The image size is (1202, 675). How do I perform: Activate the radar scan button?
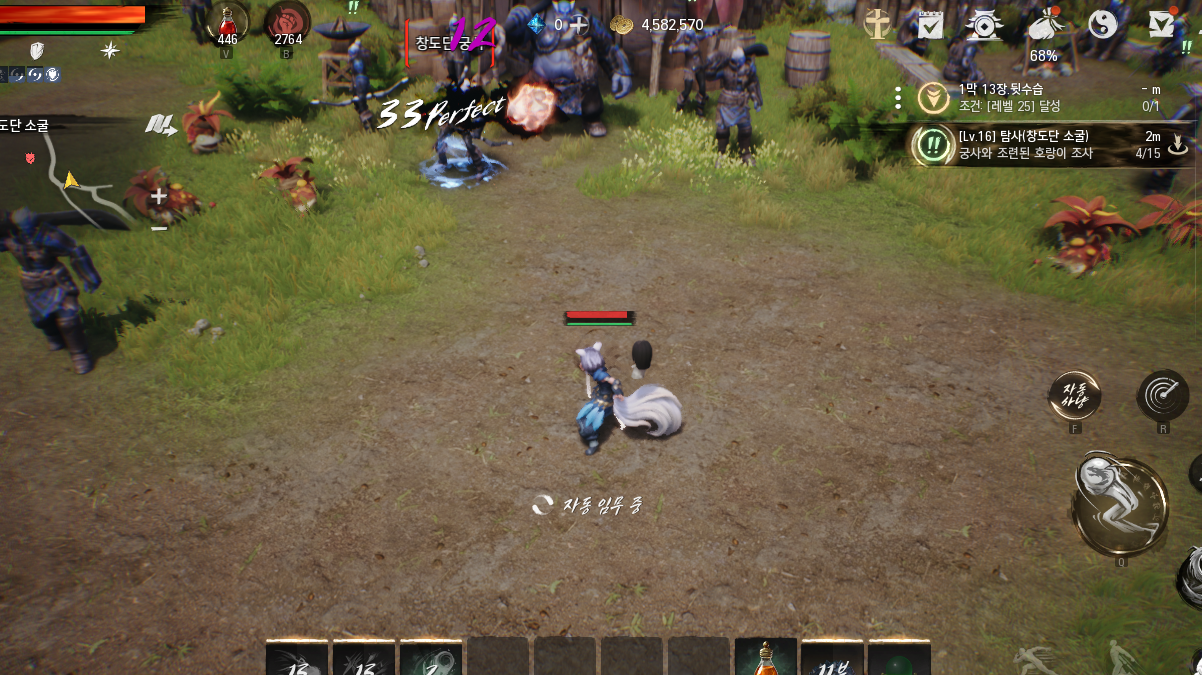click(x=1162, y=395)
